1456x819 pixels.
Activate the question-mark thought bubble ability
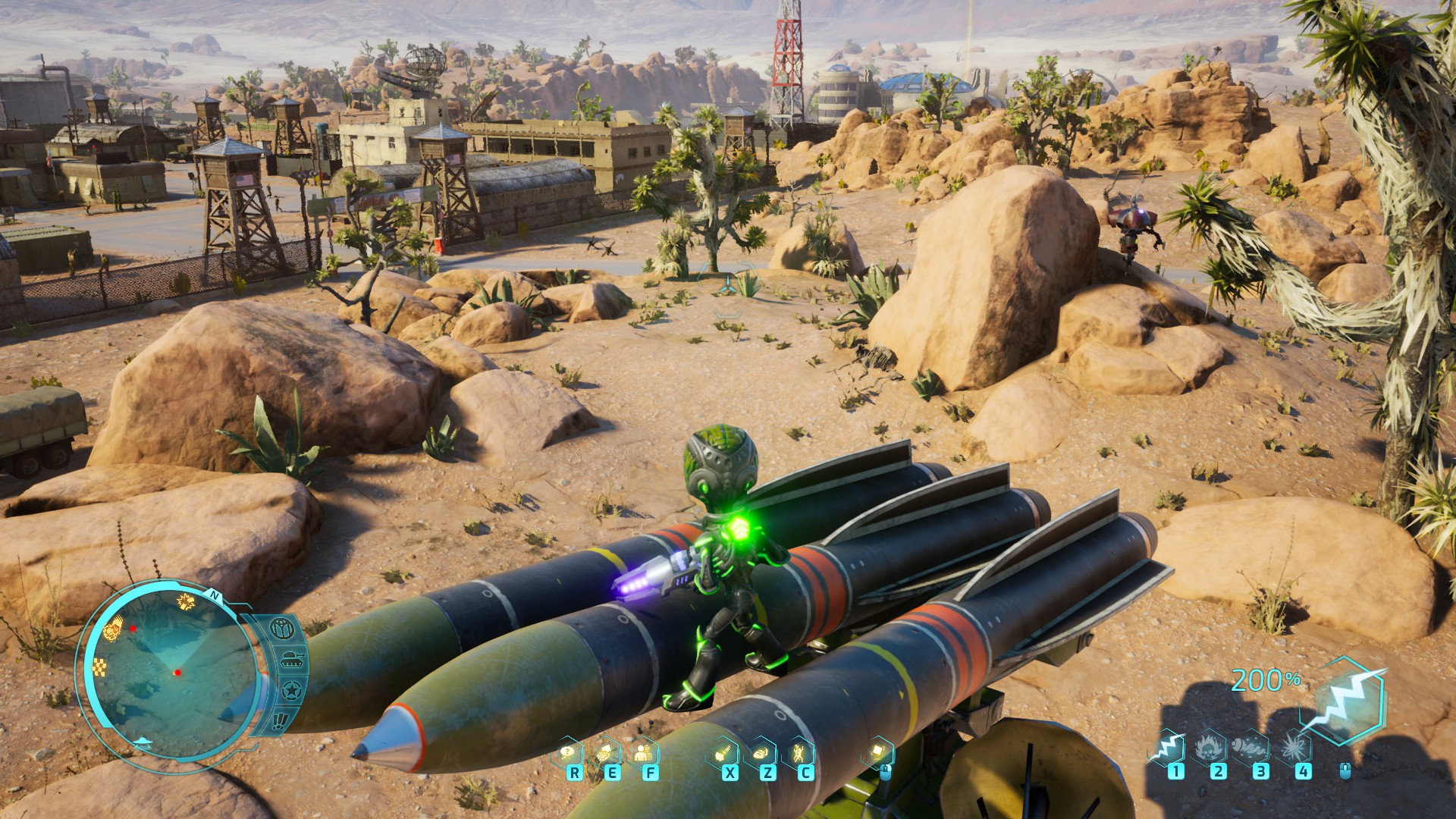point(567,753)
